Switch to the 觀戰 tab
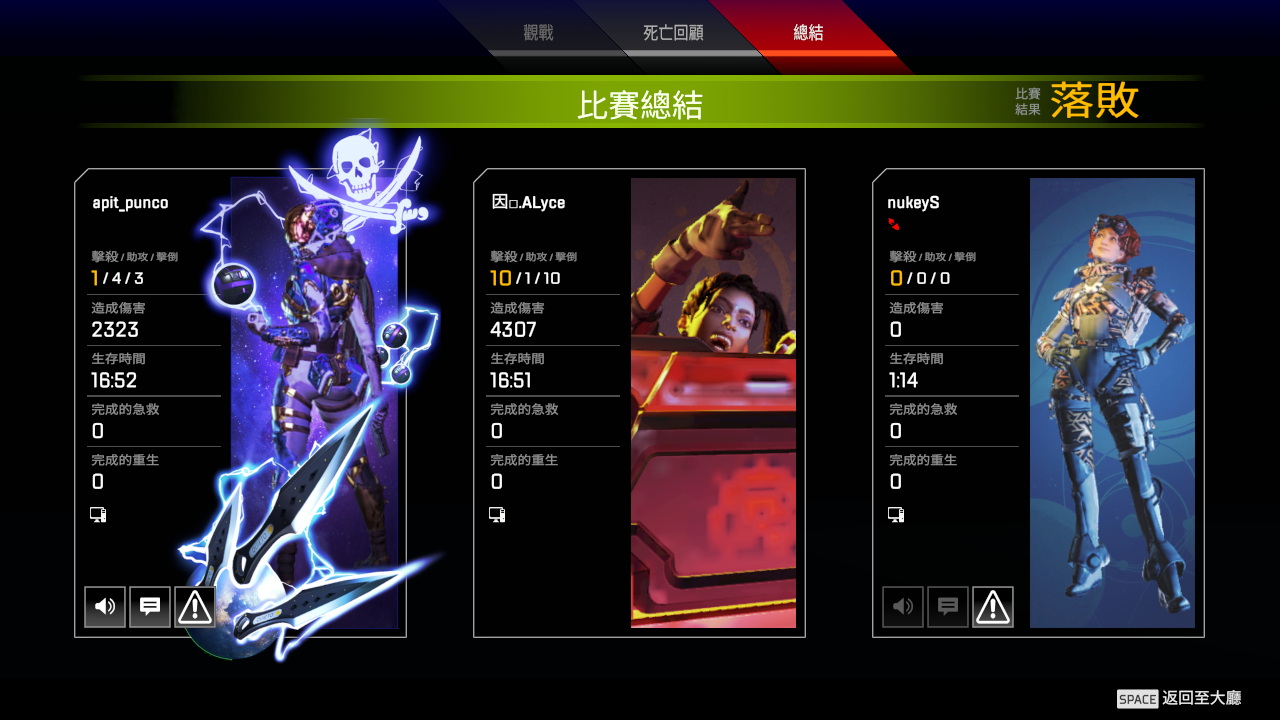1280x720 pixels. pyautogui.click(x=540, y=31)
